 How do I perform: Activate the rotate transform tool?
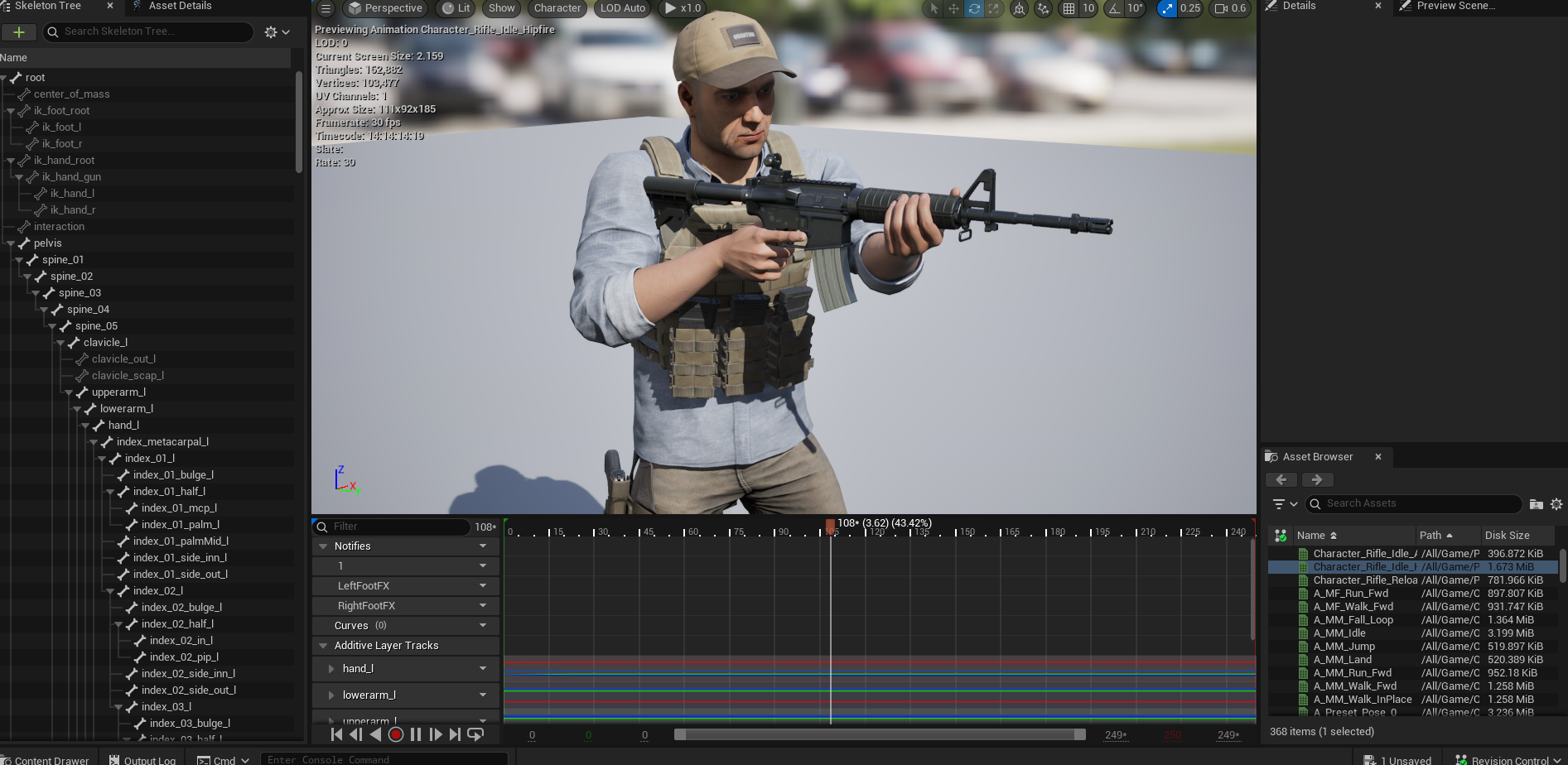point(974,8)
